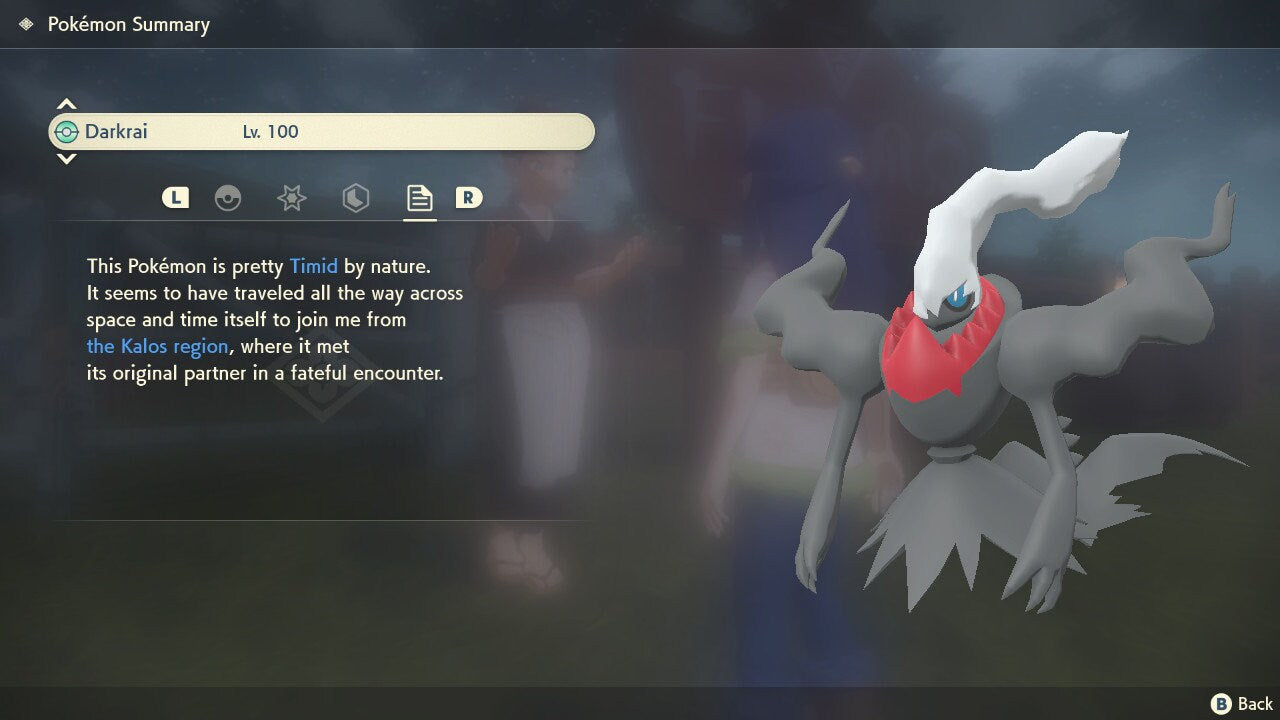This screenshot has width=1280, height=720.
Task: Switch to the star-shaped stats tab
Action: [x=291, y=198]
